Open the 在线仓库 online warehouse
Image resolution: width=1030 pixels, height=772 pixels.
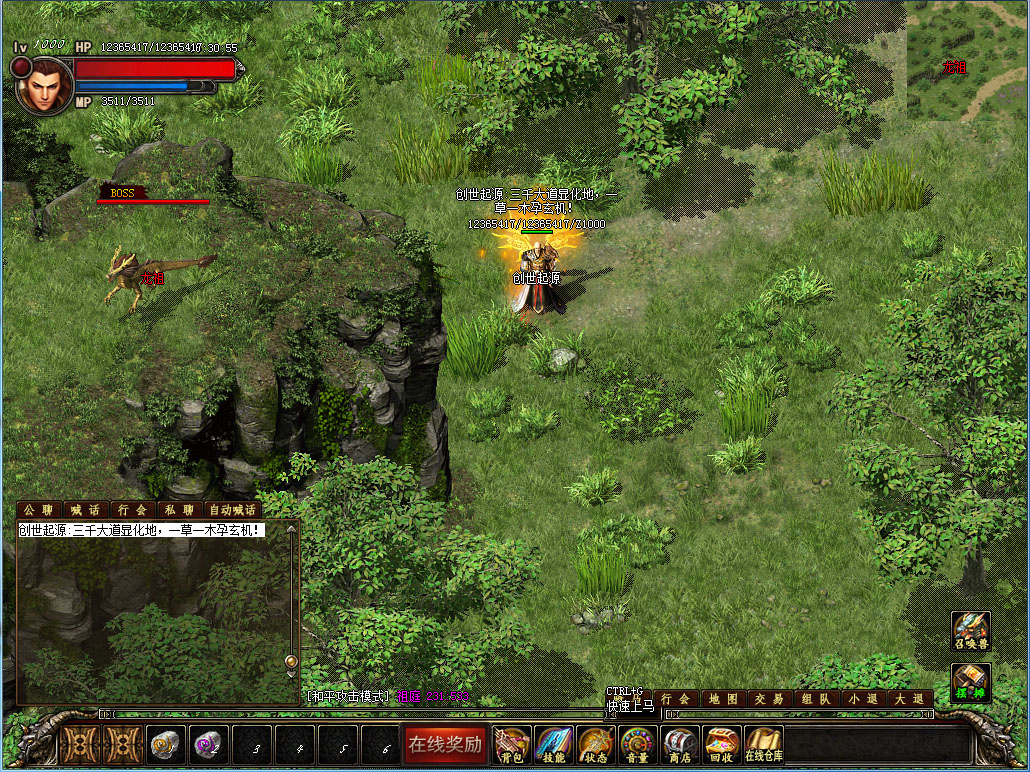(763, 744)
